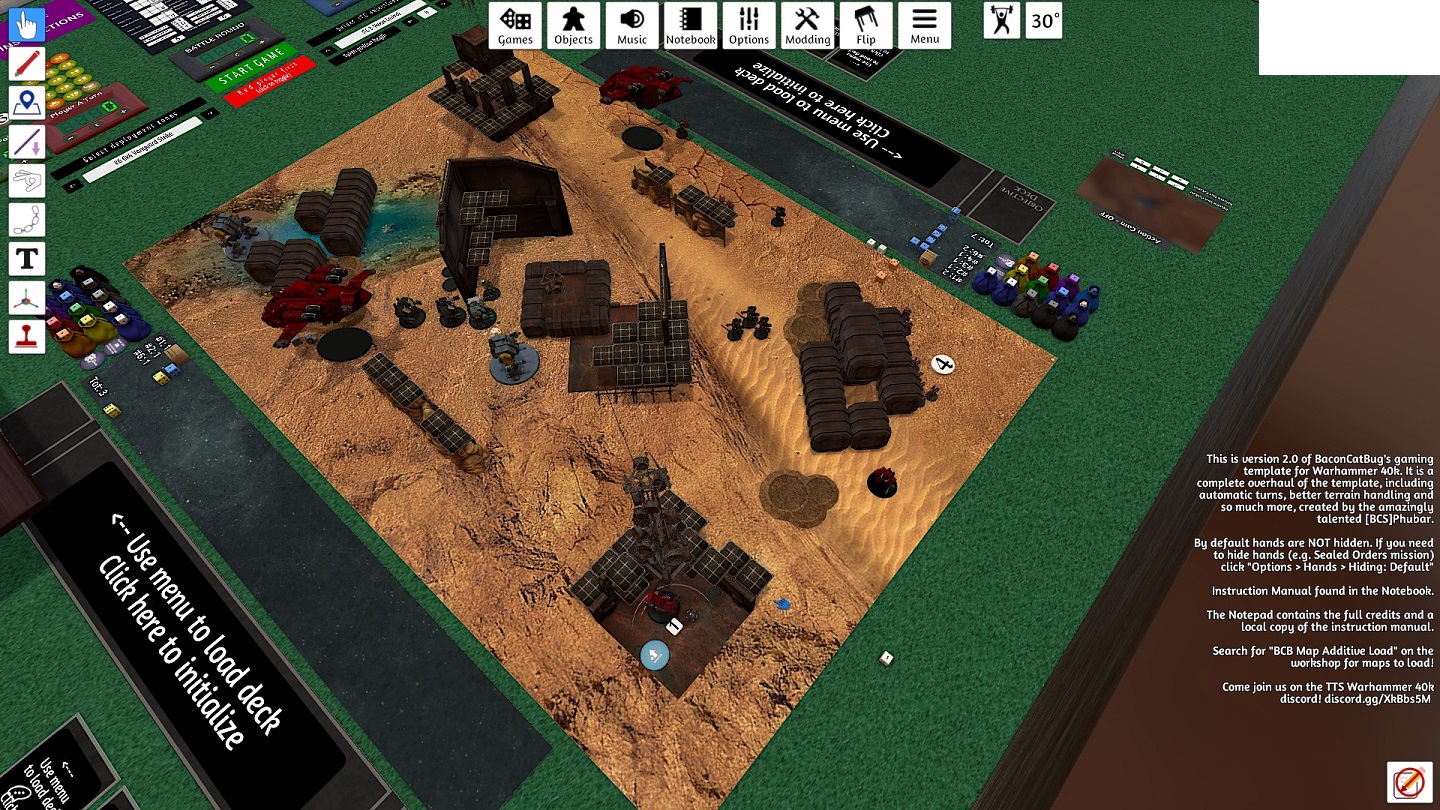The height and width of the screenshot is (810, 1440).
Task: Choose the red pencil draw tool
Action: (x=27, y=63)
